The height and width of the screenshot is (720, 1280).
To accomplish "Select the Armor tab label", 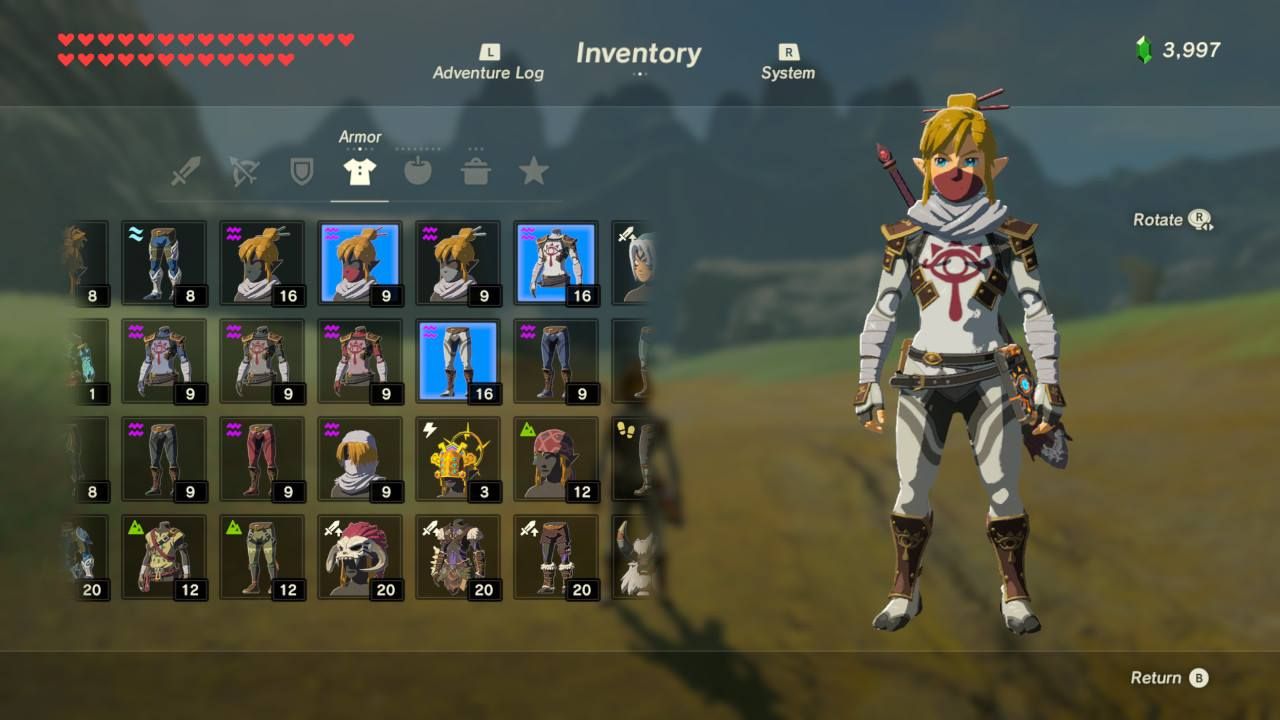I will tap(362, 137).
